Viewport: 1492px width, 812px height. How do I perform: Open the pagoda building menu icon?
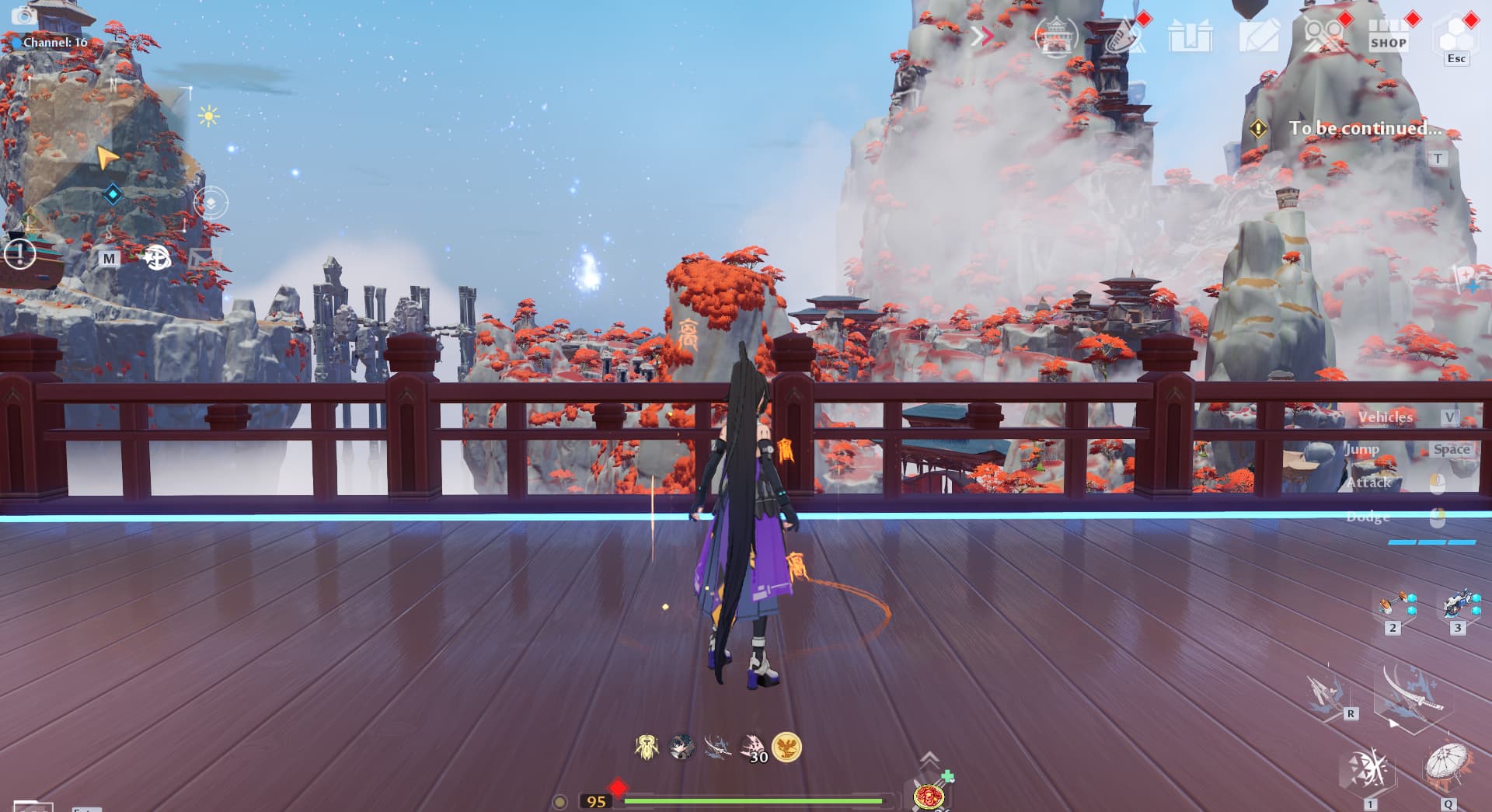[1055, 36]
